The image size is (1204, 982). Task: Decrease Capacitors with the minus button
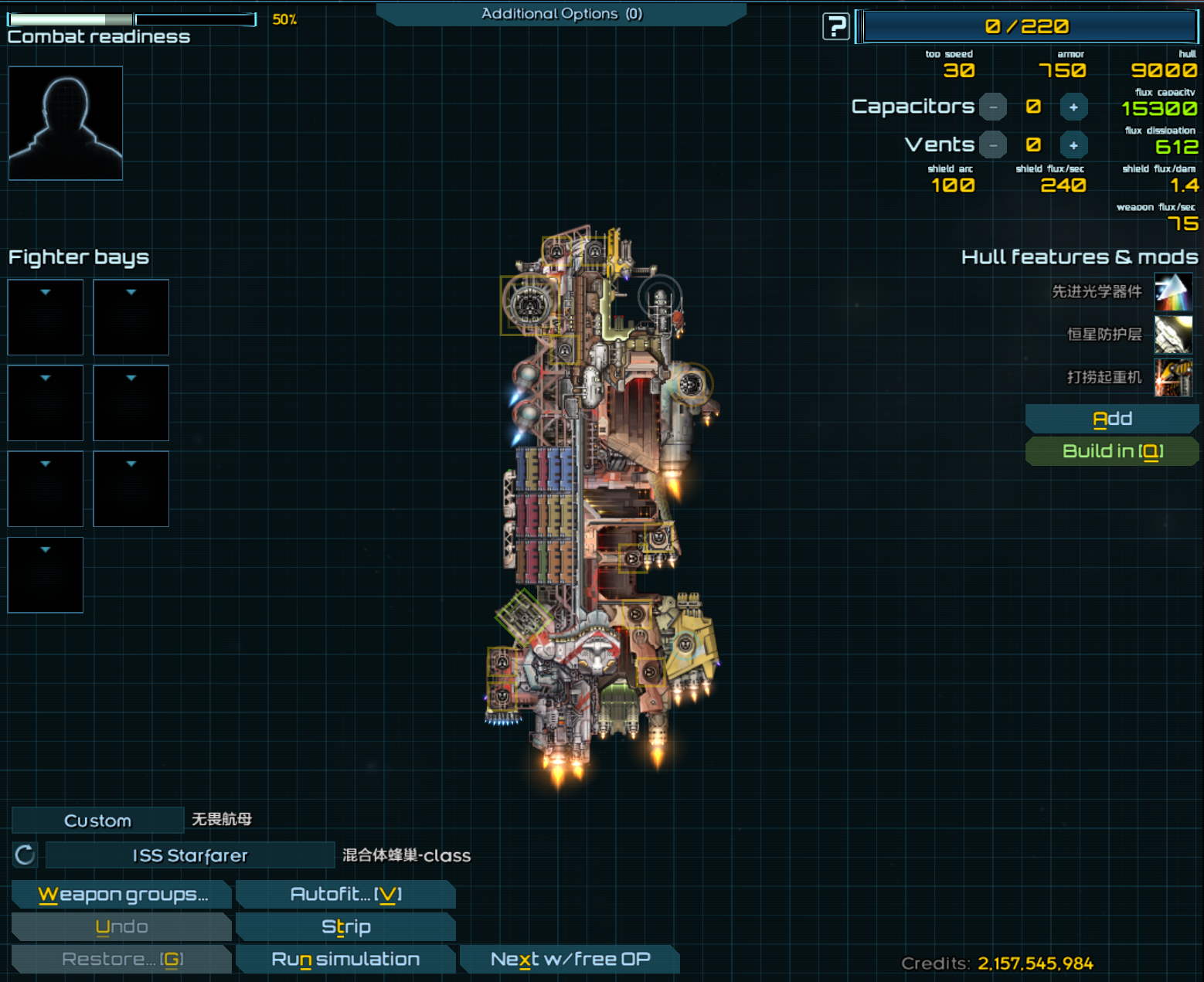click(993, 107)
